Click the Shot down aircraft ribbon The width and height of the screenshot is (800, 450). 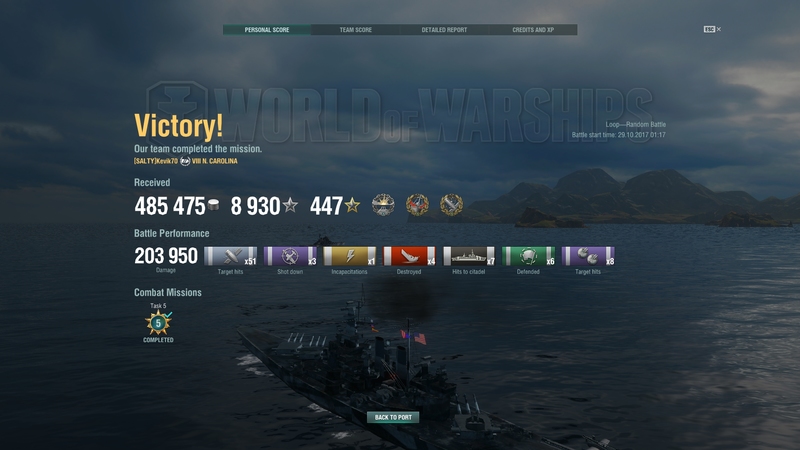[x=291, y=256]
